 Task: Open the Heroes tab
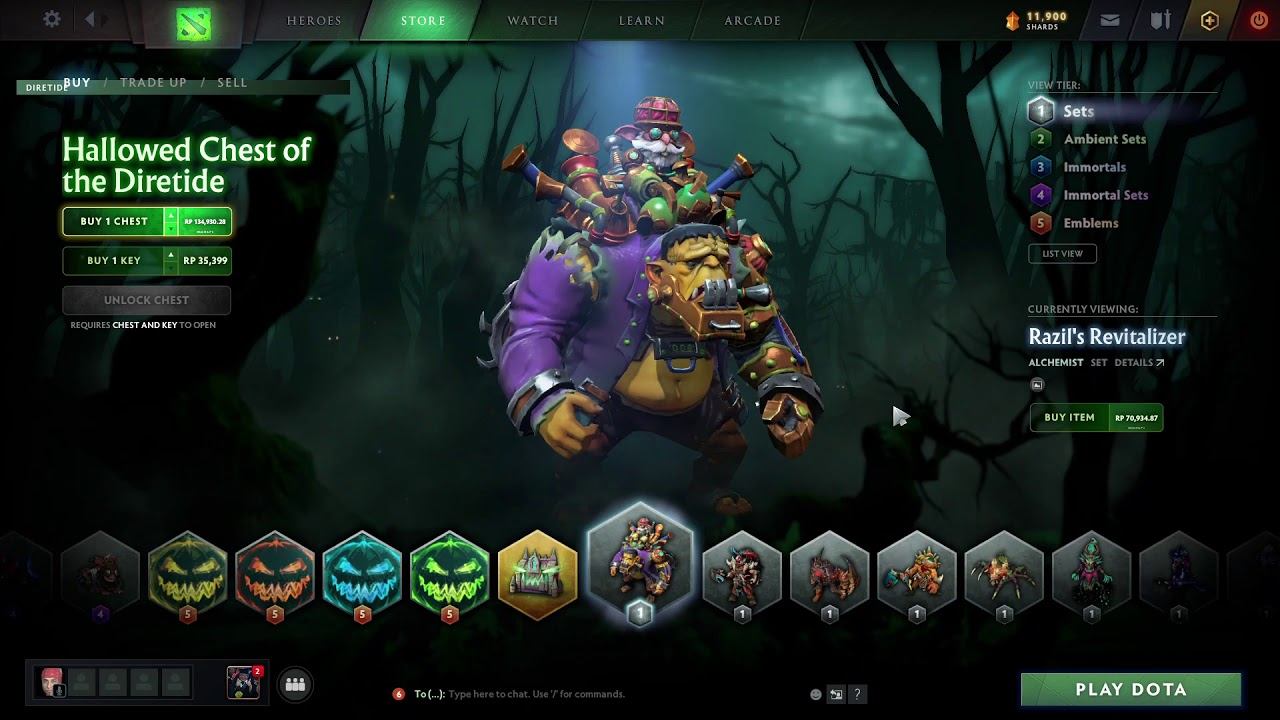[314, 21]
